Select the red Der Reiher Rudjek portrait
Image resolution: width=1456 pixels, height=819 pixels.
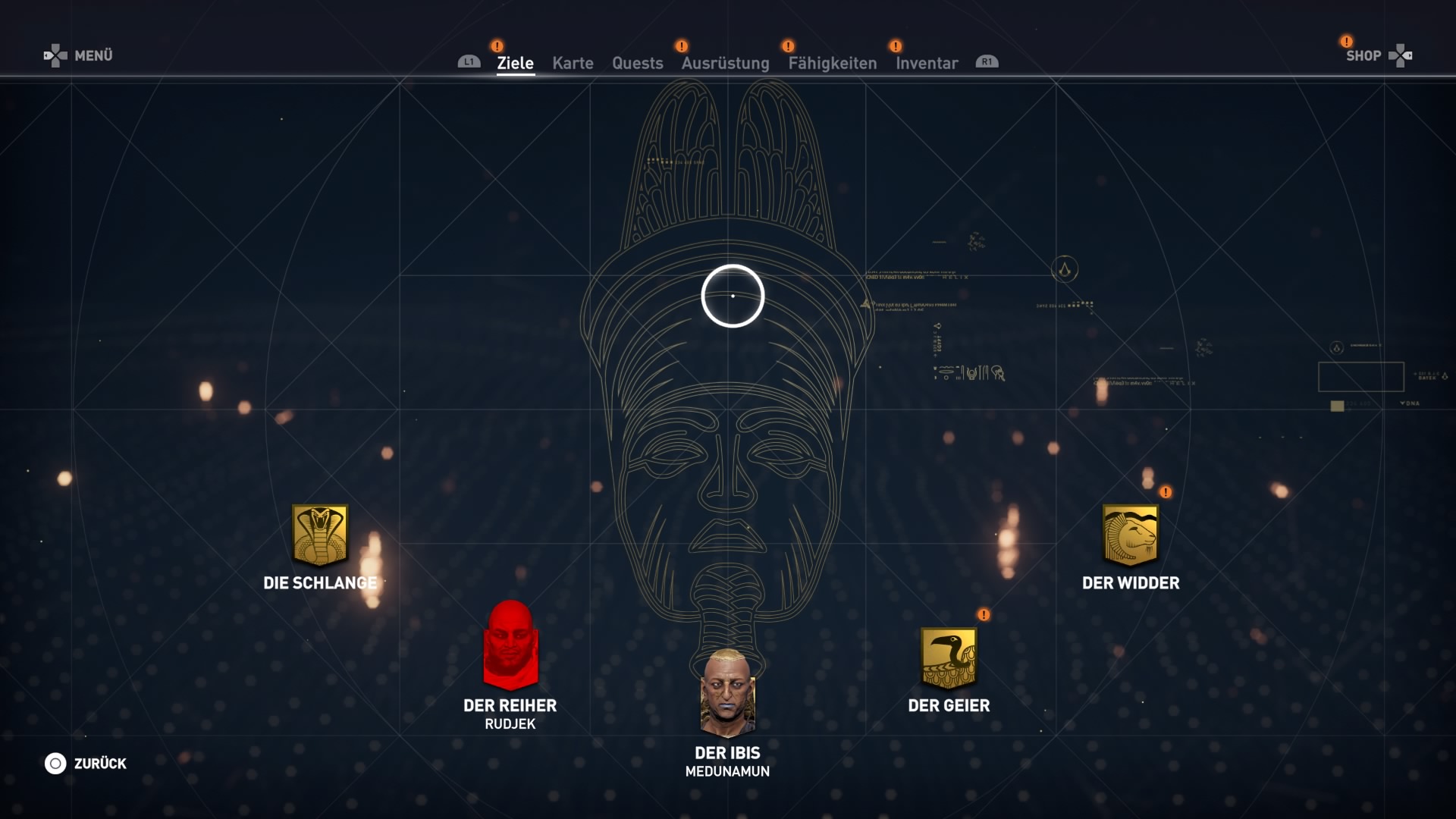point(510,645)
